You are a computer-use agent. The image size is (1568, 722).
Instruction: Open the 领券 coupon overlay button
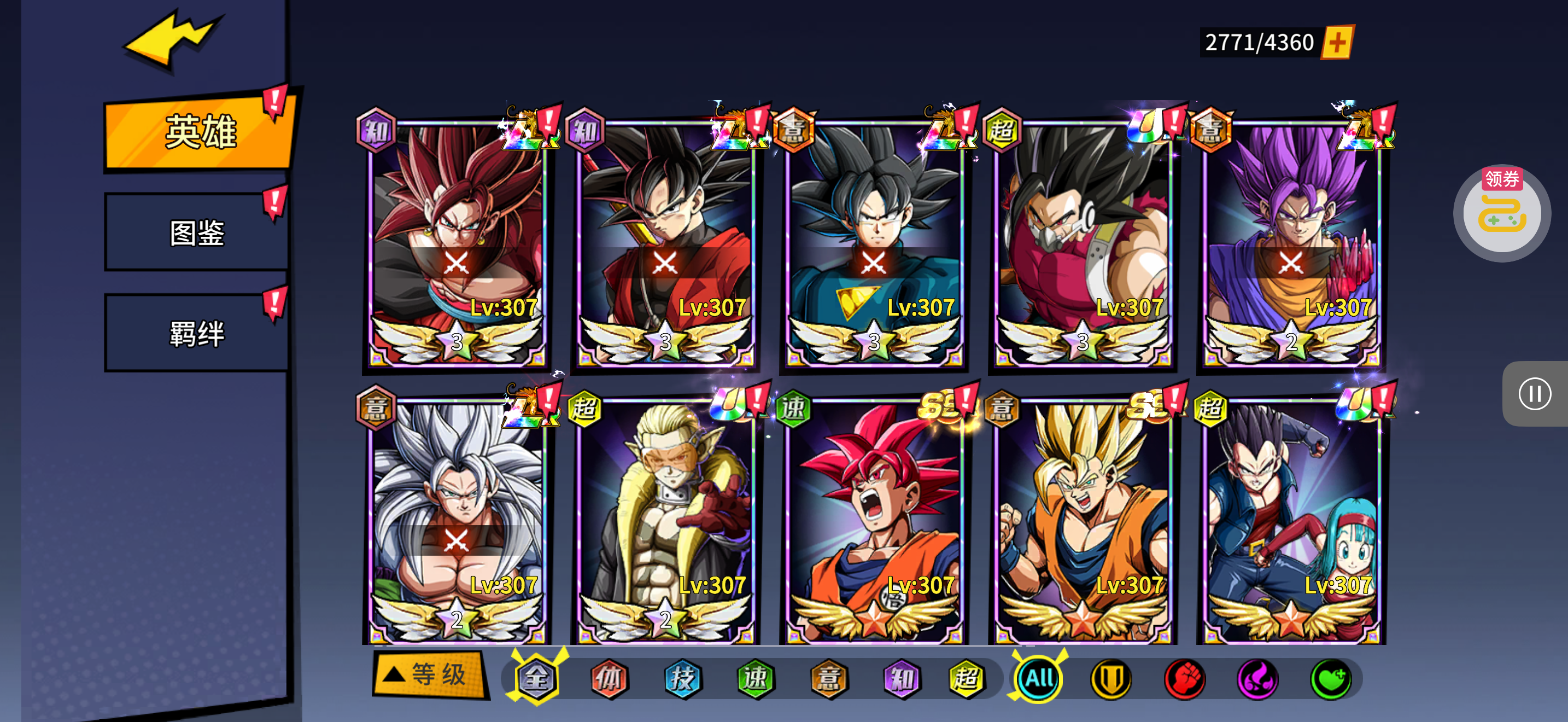pos(1502,213)
